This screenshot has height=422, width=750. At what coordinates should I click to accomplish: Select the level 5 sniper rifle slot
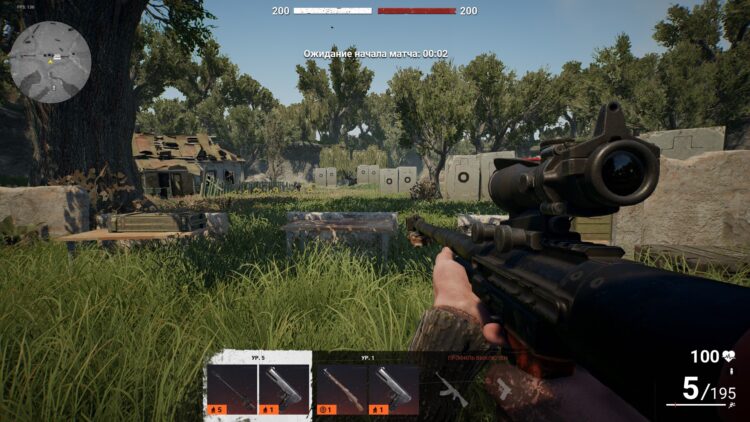click(231, 389)
